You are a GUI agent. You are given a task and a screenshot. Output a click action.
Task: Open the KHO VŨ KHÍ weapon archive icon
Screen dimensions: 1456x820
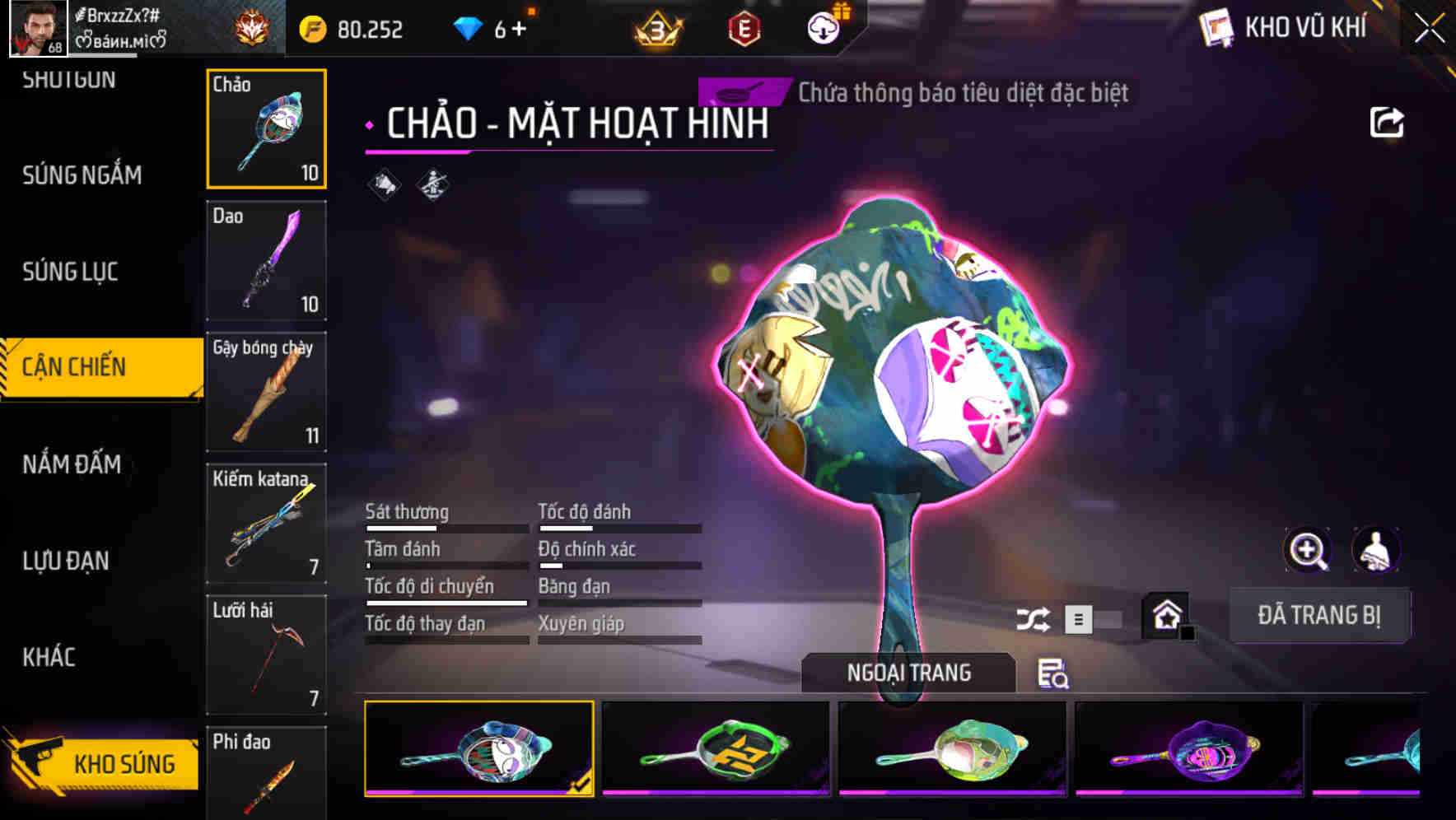click(1214, 27)
